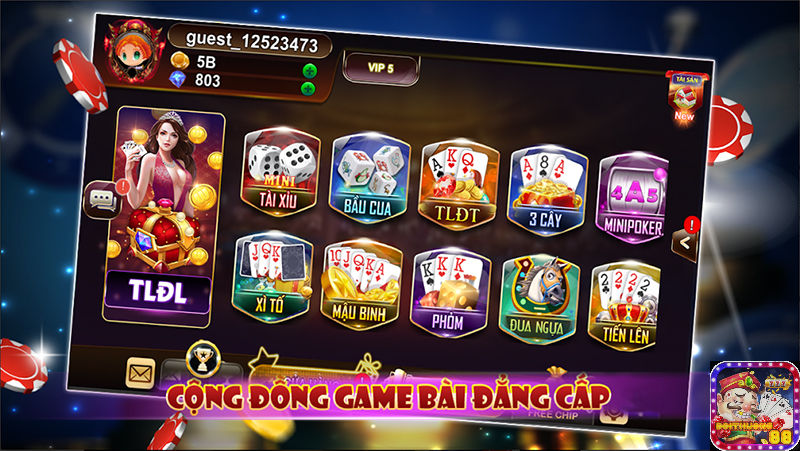The height and width of the screenshot is (451, 800).
Task: Start the Đua Ngựa horse racing game
Action: (537, 297)
